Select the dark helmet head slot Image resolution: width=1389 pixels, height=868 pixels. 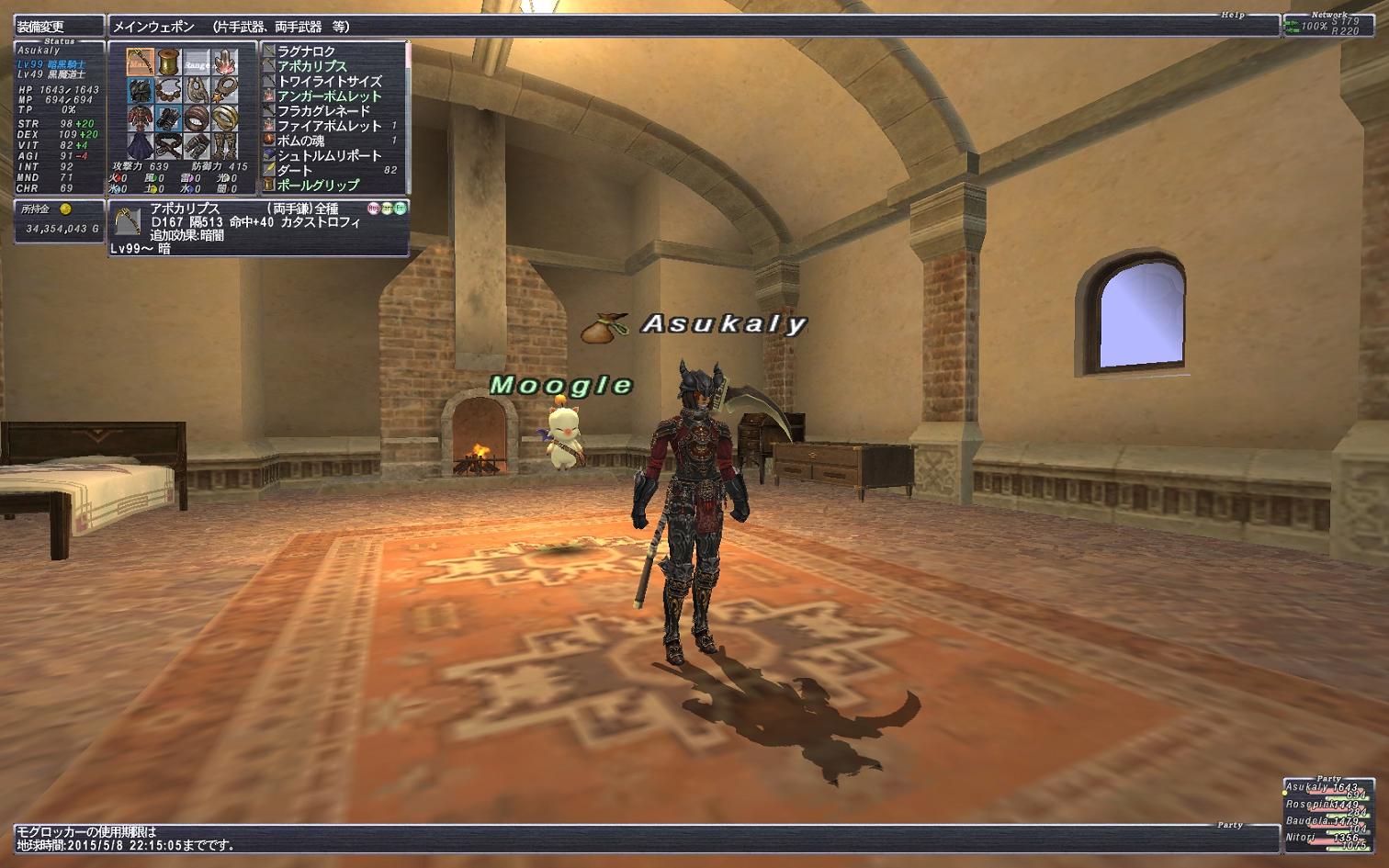coord(141,90)
